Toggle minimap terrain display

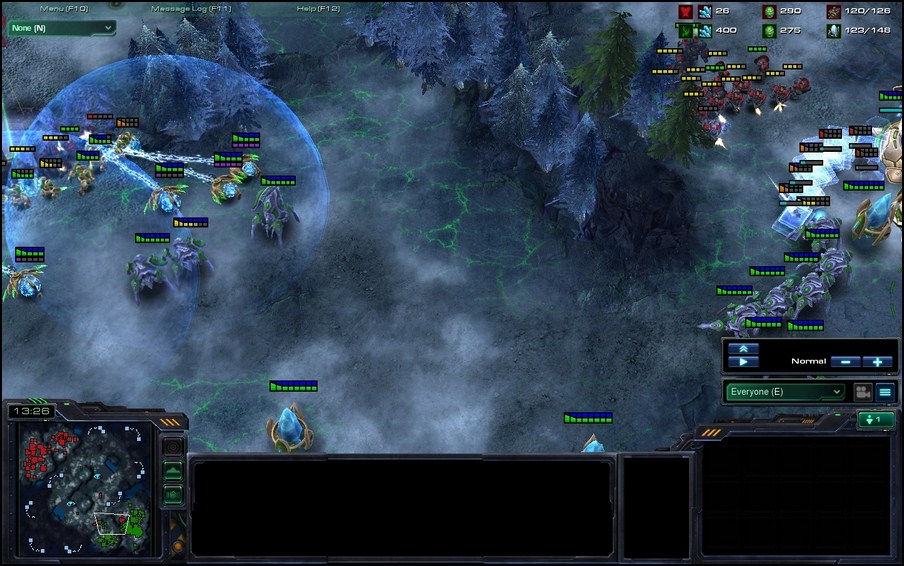pyautogui.click(x=173, y=471)
